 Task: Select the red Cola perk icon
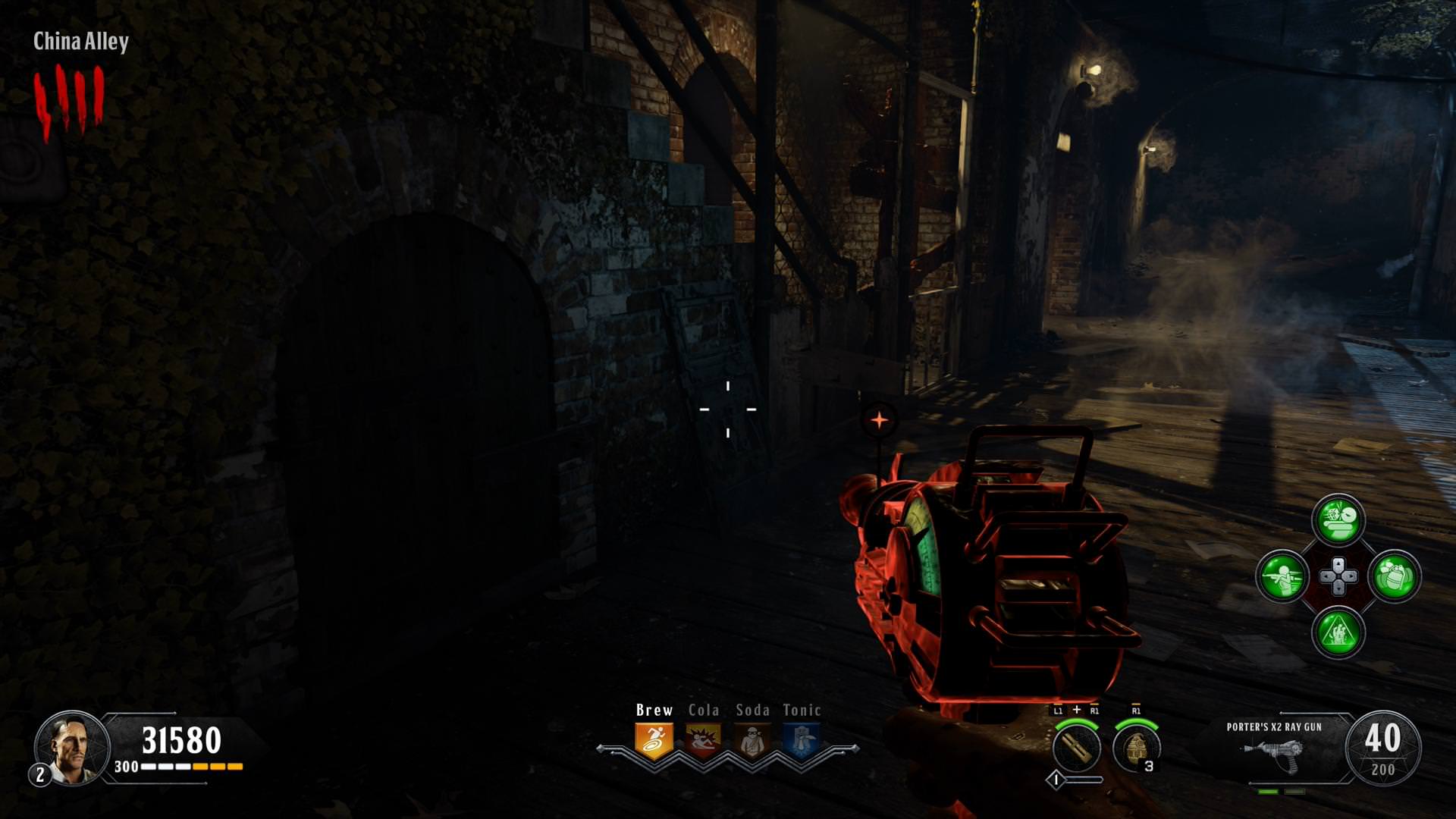(x=703, y=741)
